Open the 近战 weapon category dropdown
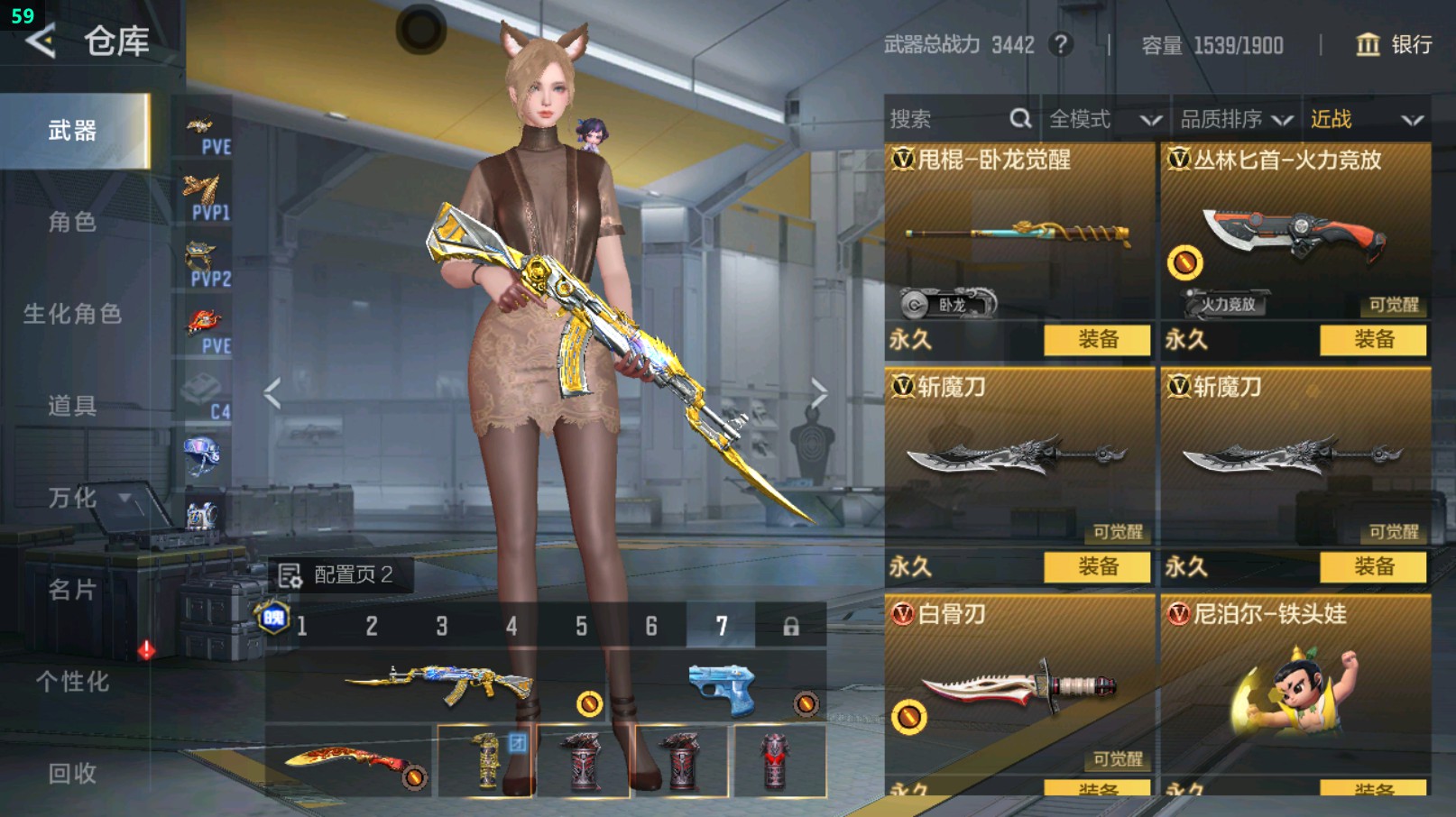 click(x=1364, y=118)
